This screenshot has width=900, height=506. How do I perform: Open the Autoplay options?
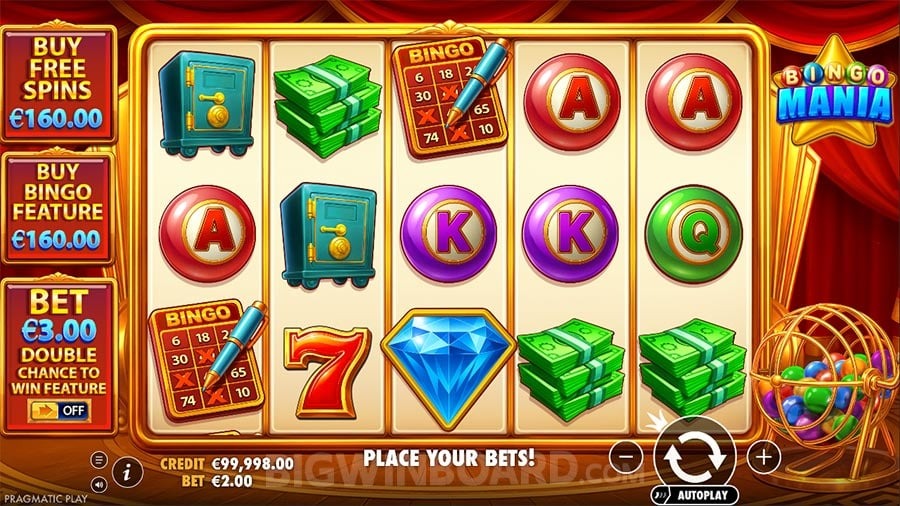[x=695, y=494]
